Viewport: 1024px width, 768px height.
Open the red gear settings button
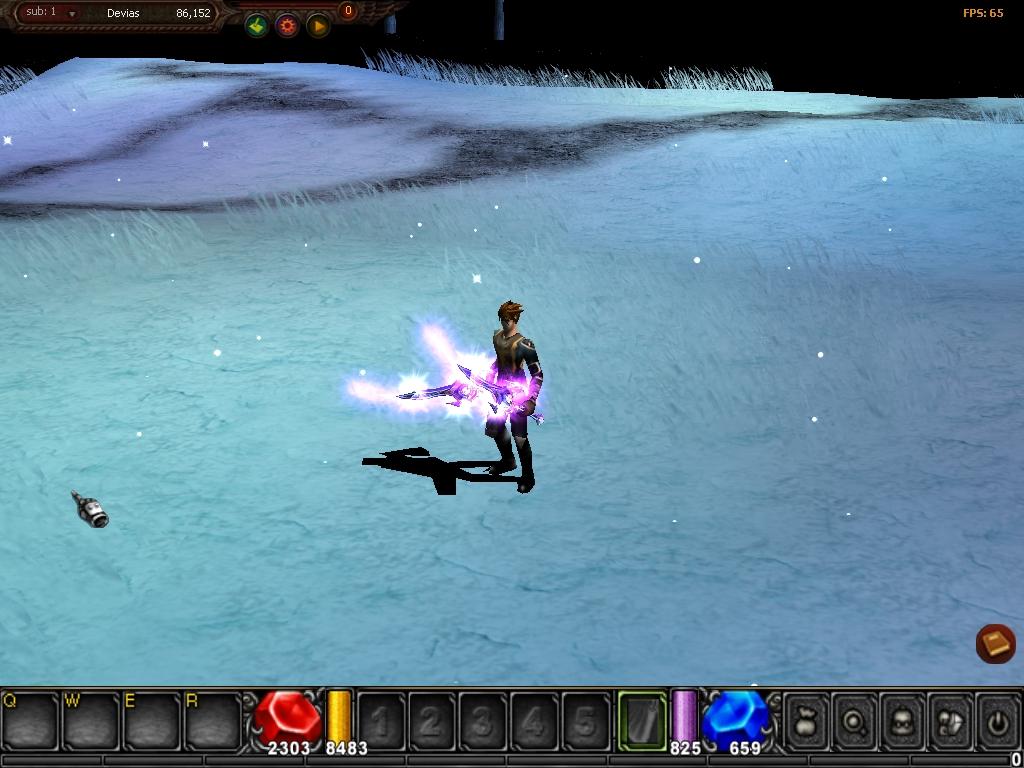287,26
